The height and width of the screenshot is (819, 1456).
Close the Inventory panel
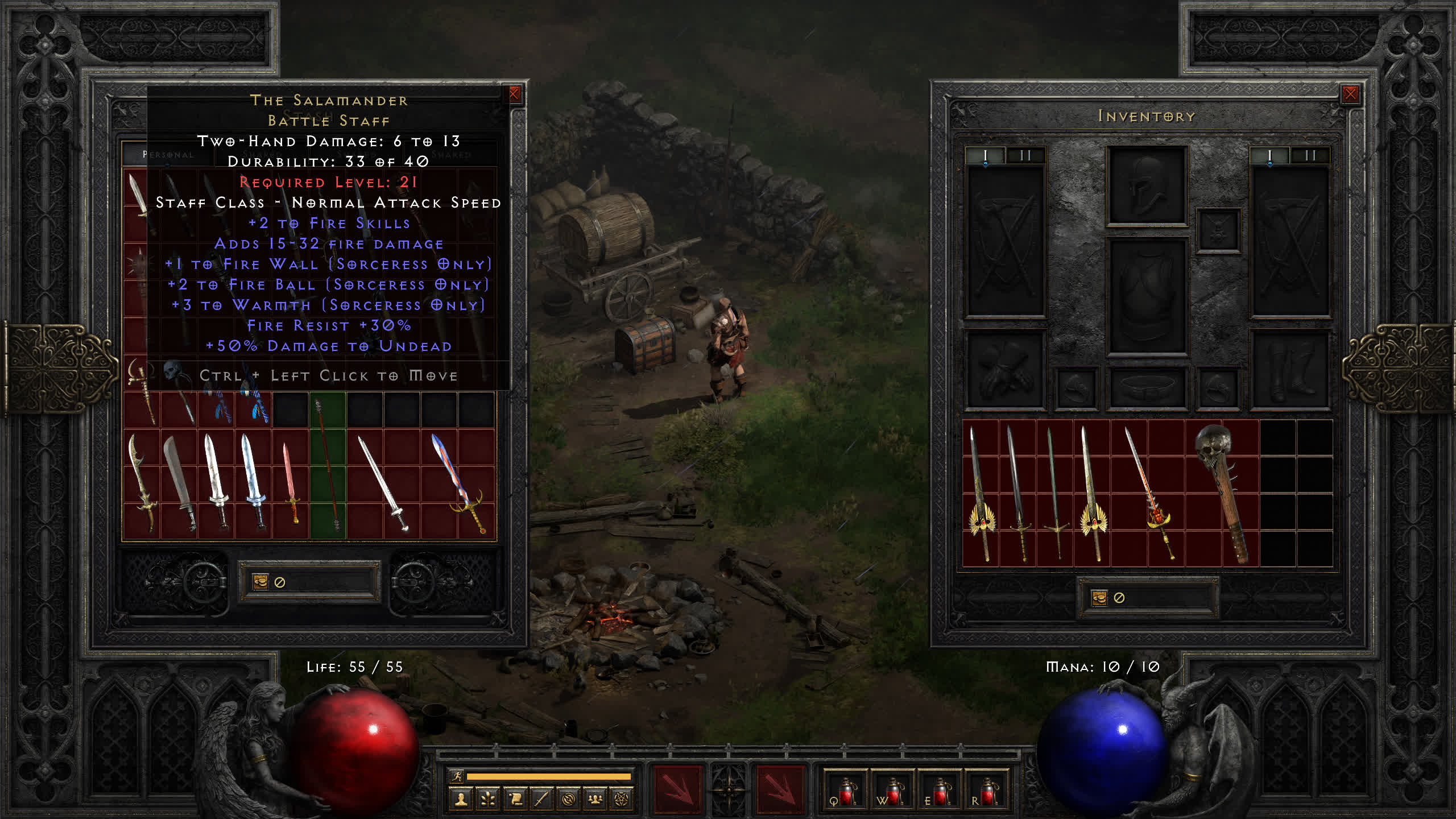coord(1350,94)
